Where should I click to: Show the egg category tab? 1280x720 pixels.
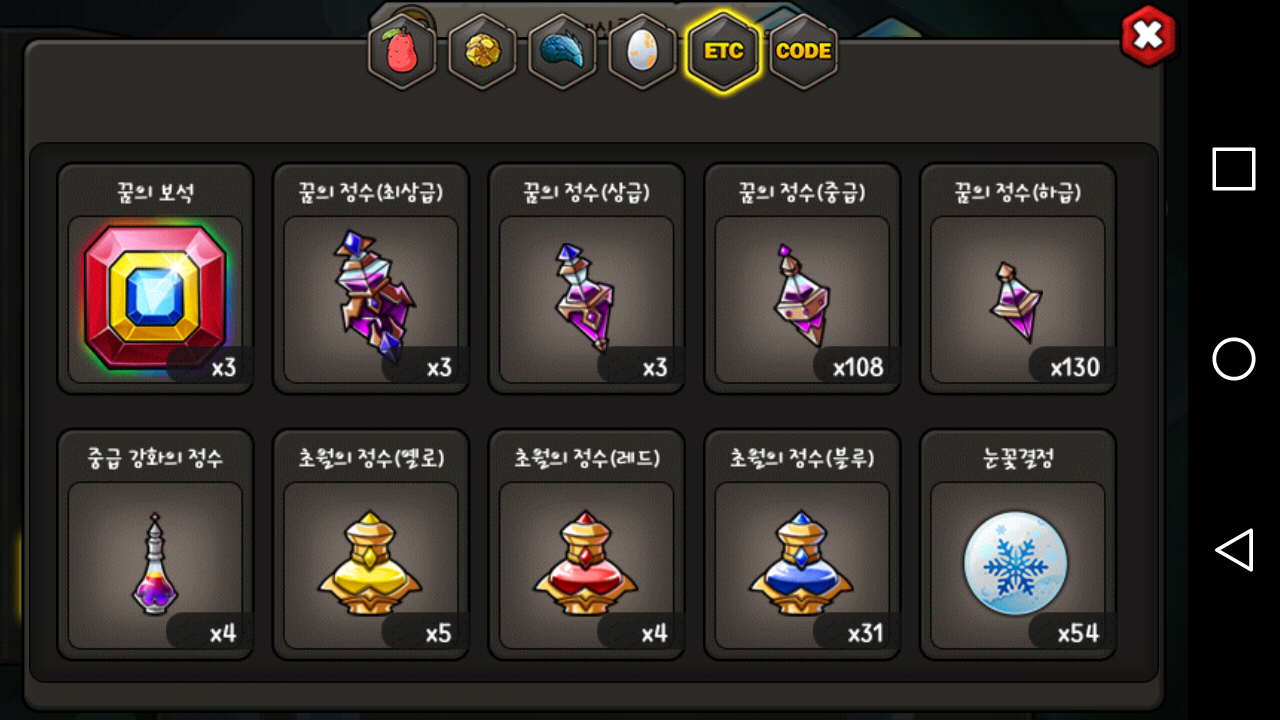pyautogui.click(x=642, y=52)
